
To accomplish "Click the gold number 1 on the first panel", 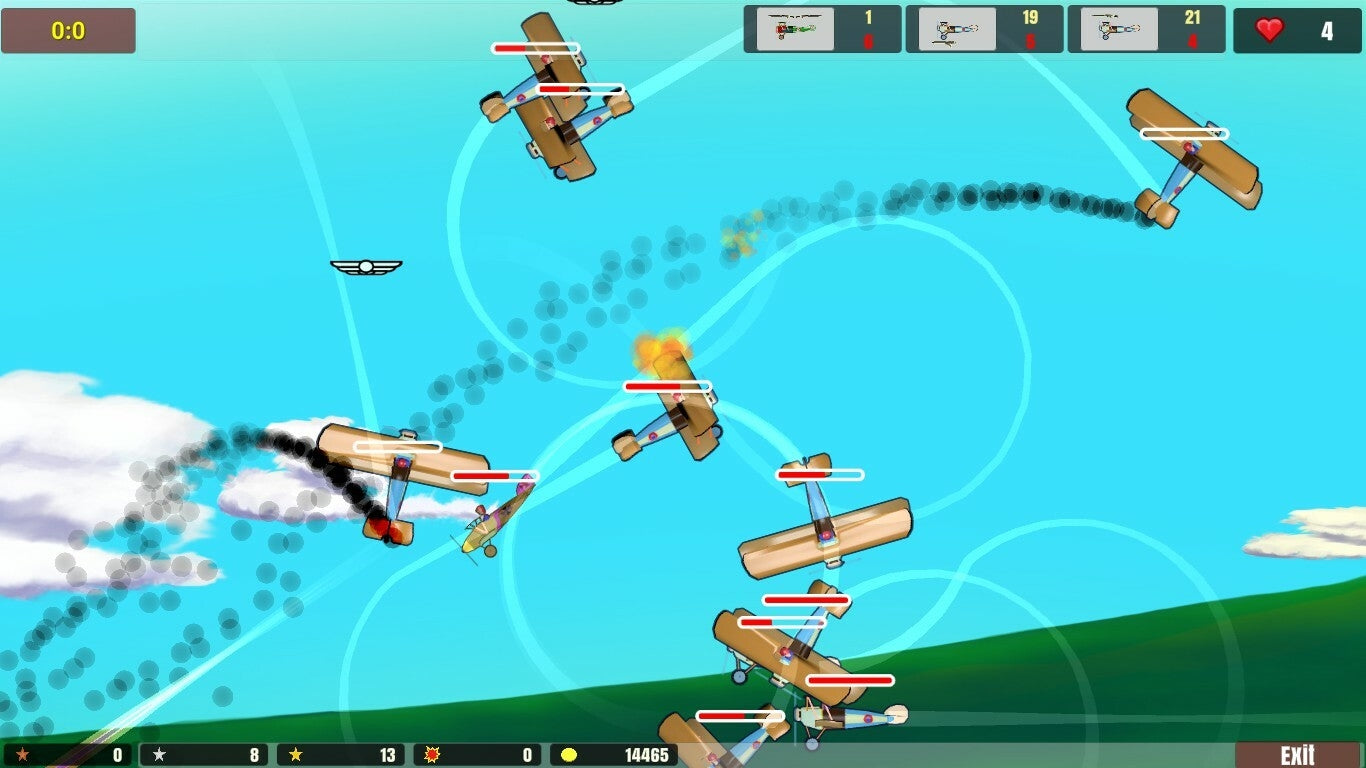I will [870, 18].
